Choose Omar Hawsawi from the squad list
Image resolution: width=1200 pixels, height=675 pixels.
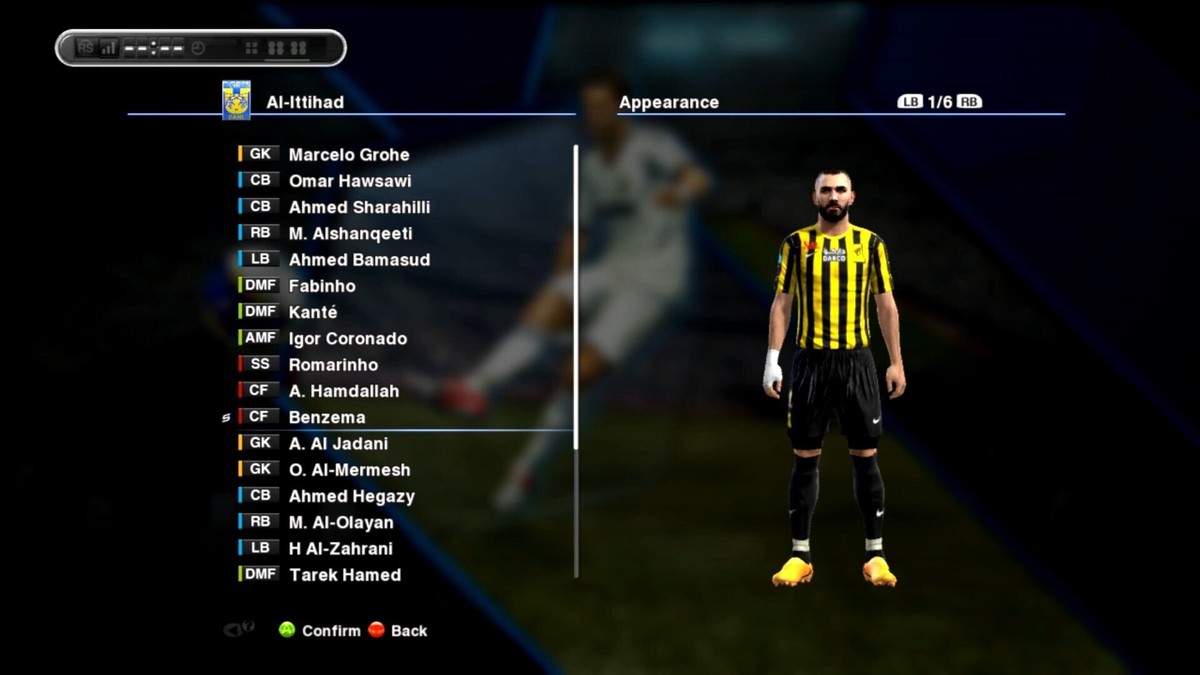[349, 181]
